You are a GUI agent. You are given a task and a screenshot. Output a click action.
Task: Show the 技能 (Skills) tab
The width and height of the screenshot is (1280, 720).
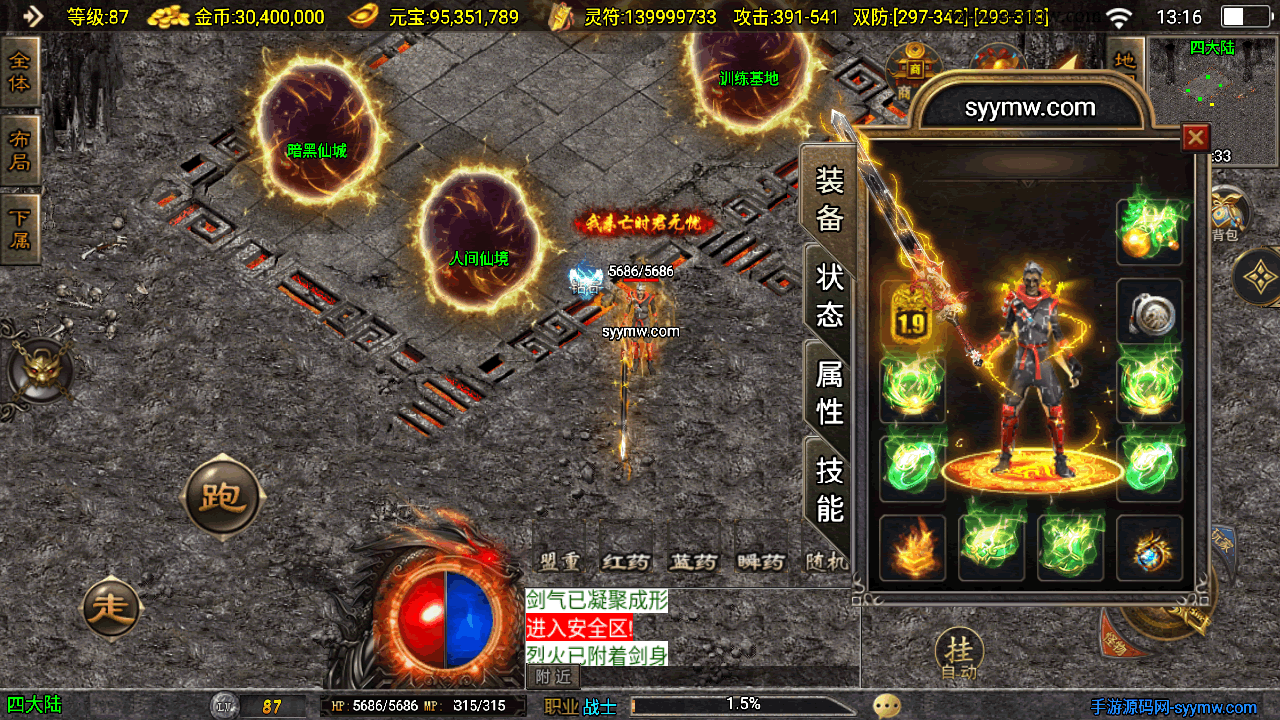[830, 488]
